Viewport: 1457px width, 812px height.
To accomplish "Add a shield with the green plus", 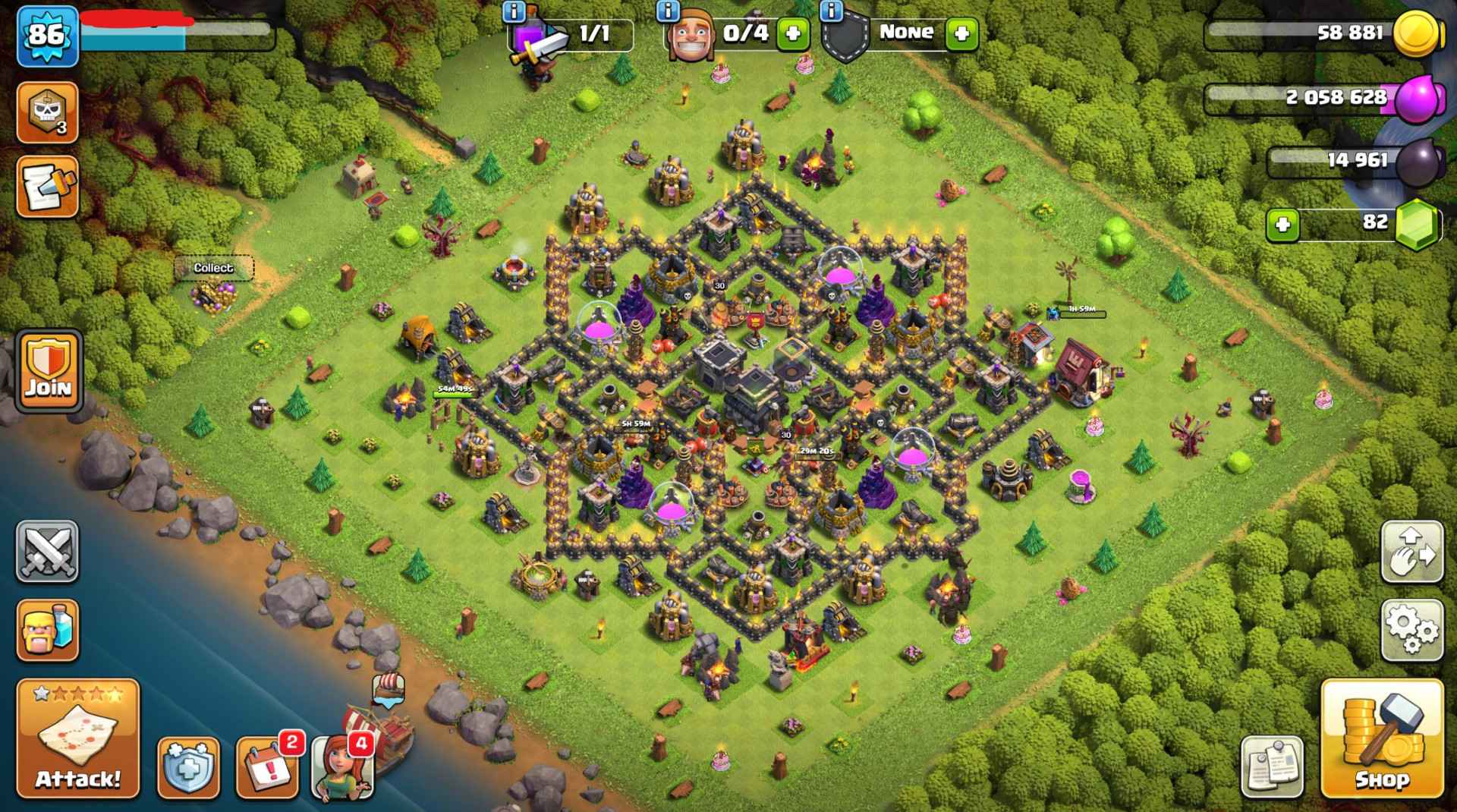I will (x=961, y=33).
